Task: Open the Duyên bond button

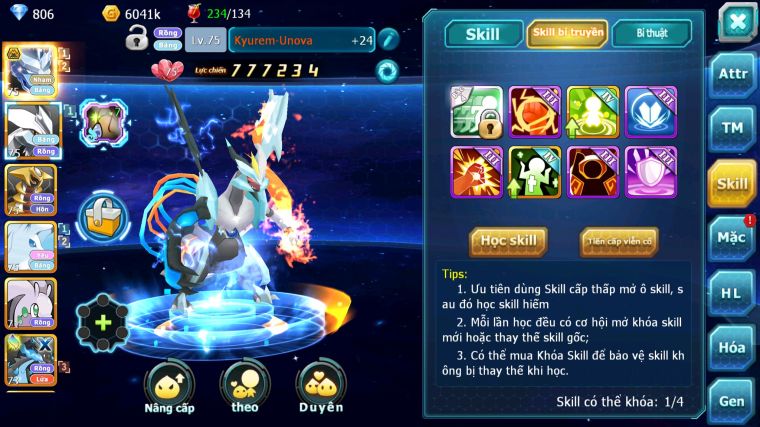Action: 320,387
